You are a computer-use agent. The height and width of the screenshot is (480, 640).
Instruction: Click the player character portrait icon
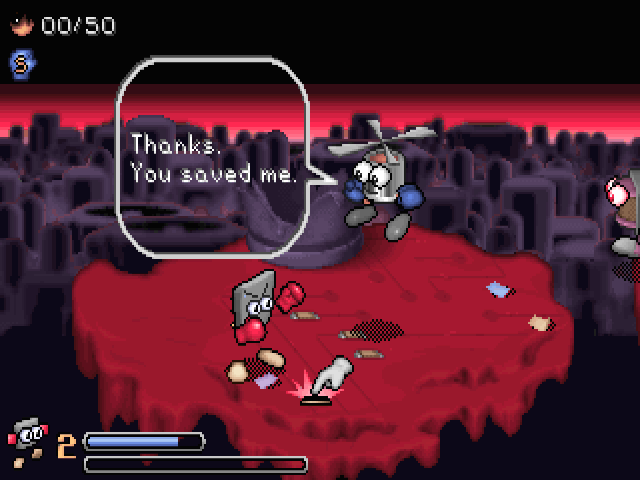click(x=27, y=438)
